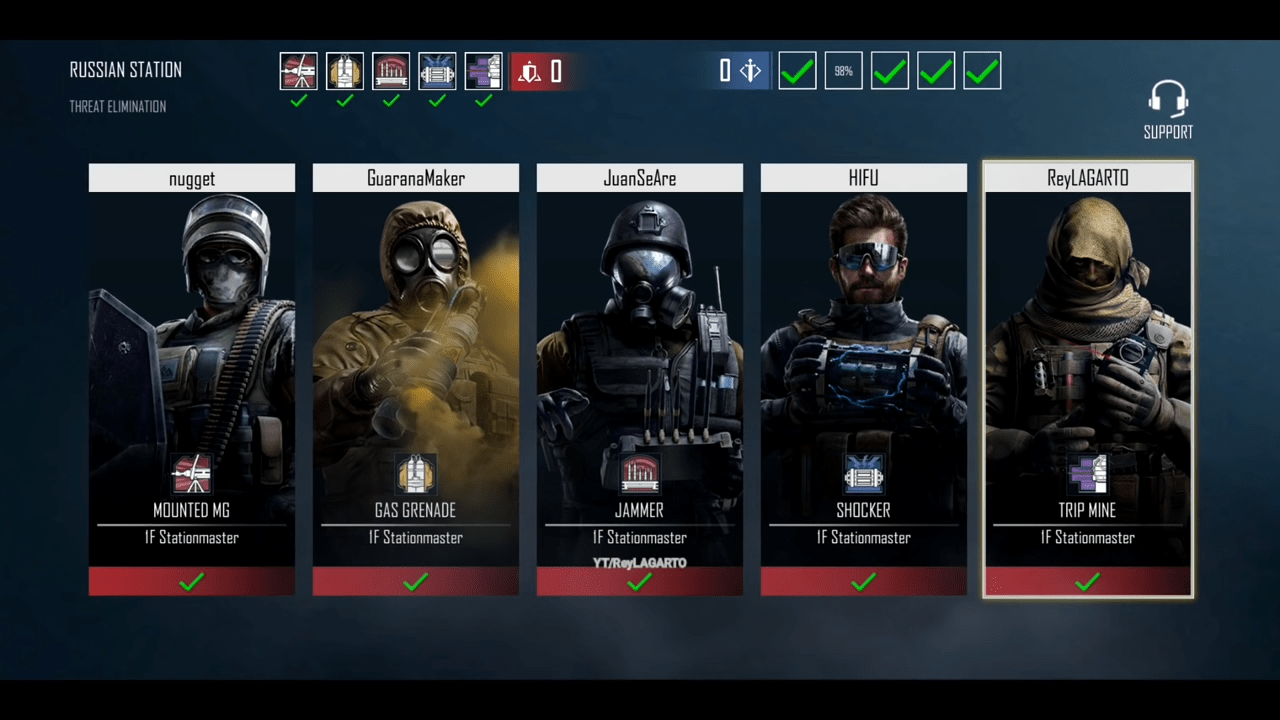Toggle the ready checkmark bar under ReyLAGARTO
The image size is (1280, 720).
click(x=1088, y=581)
